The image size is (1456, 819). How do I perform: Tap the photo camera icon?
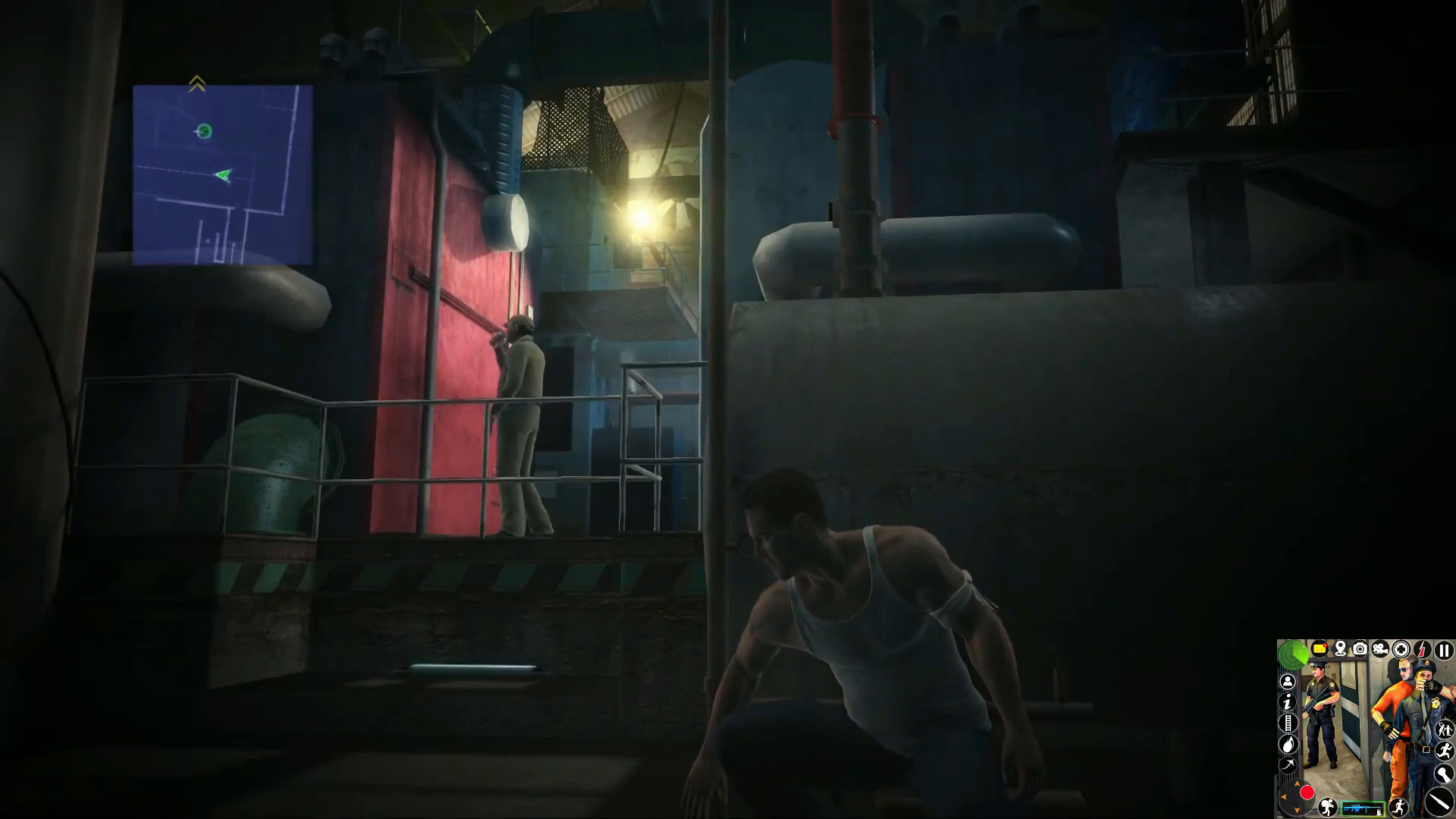(x=1360, y=649)
